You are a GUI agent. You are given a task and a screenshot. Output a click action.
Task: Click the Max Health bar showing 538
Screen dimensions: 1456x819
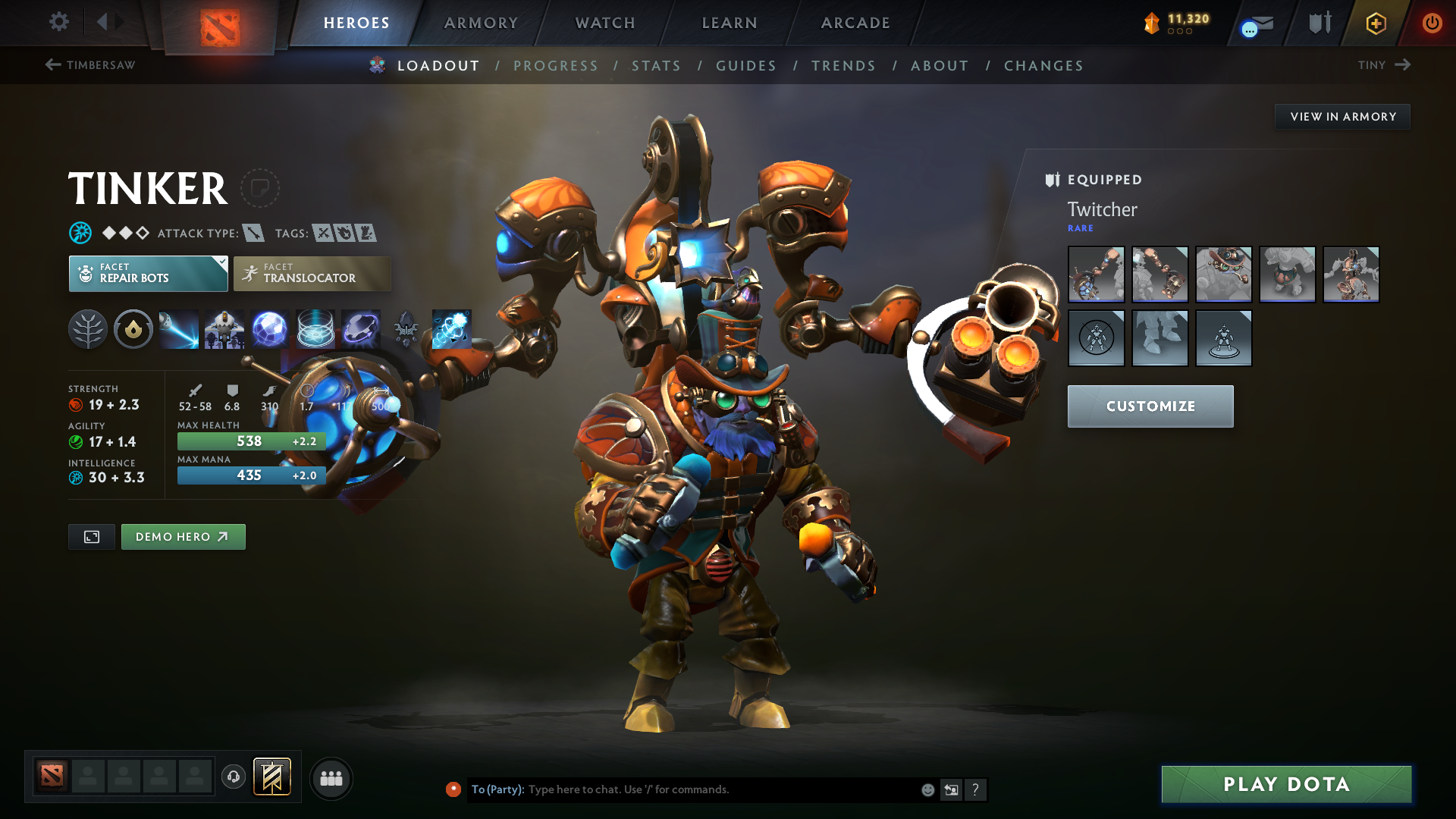pos(251,441)
